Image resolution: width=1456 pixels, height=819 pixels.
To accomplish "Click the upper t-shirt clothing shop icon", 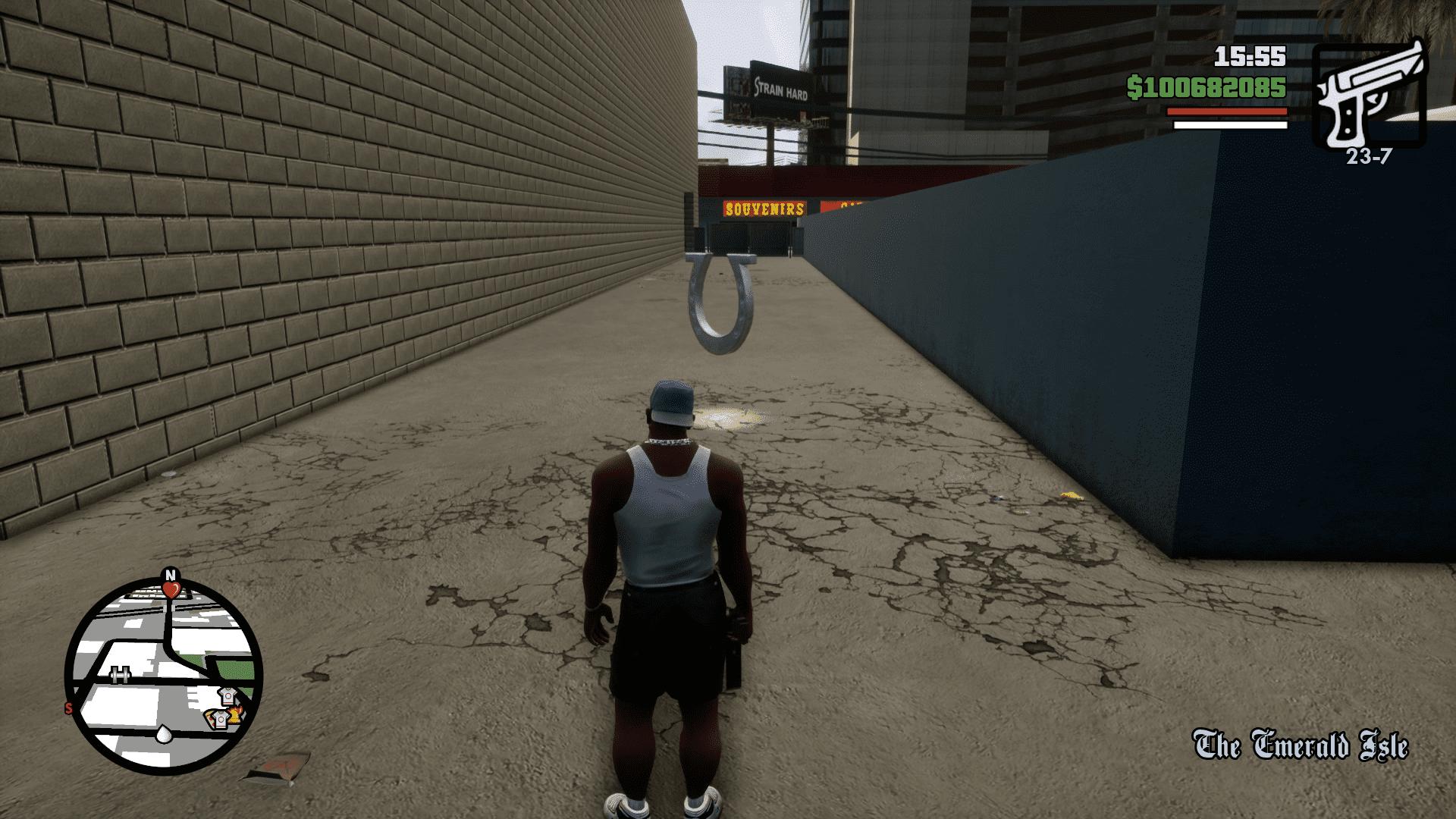I will pos(229,696).
